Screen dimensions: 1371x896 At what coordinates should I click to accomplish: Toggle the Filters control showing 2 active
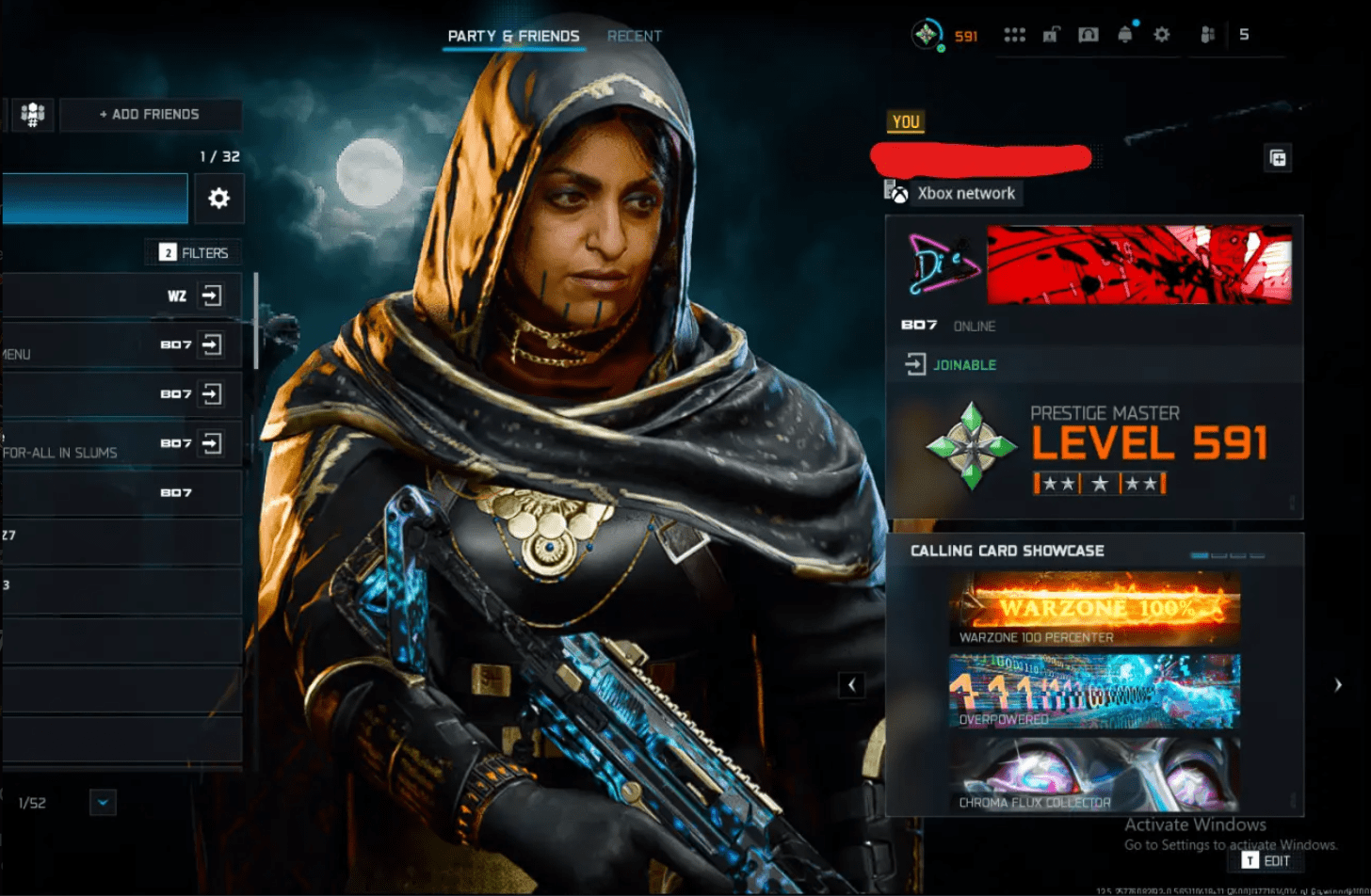click(x=193, y=252)
